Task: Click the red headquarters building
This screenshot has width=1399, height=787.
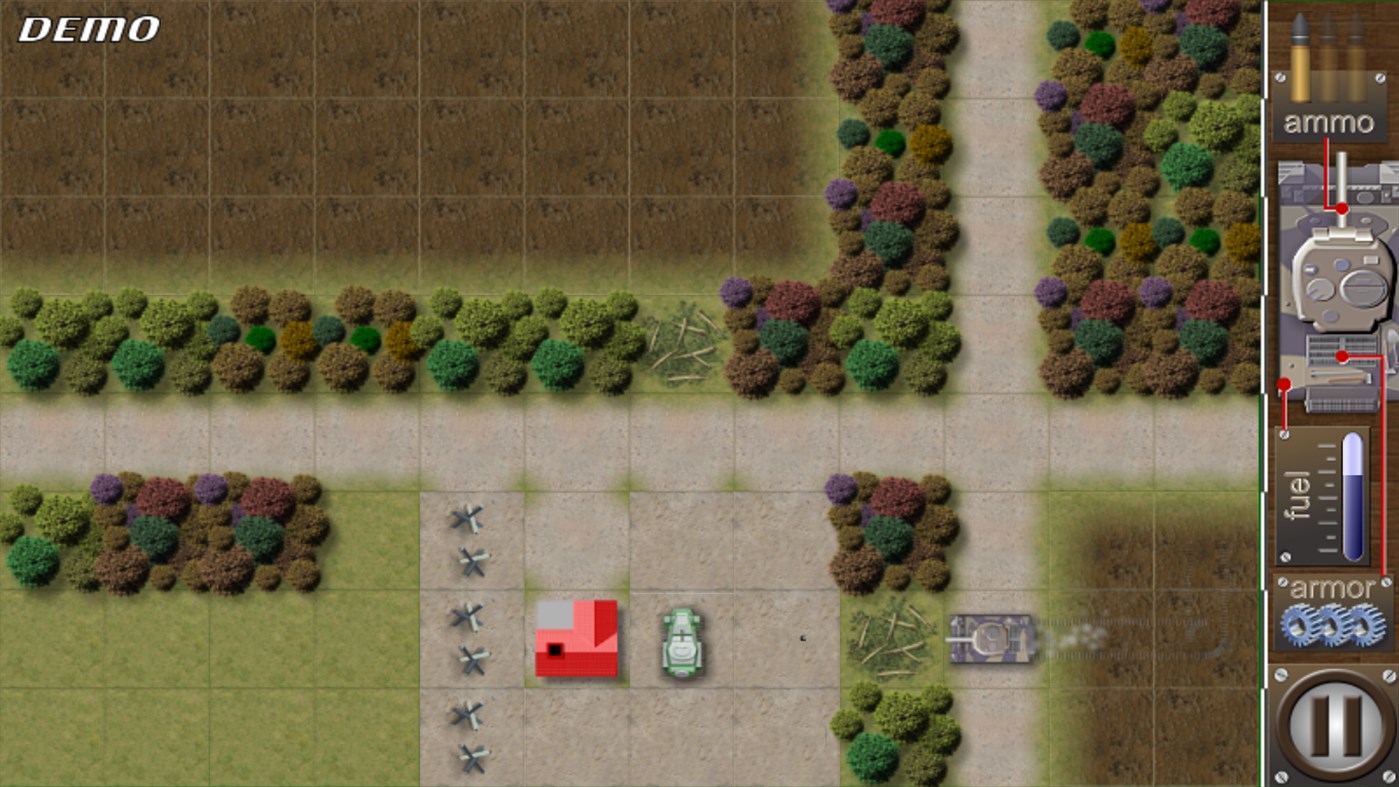Action: coord(577,640)
